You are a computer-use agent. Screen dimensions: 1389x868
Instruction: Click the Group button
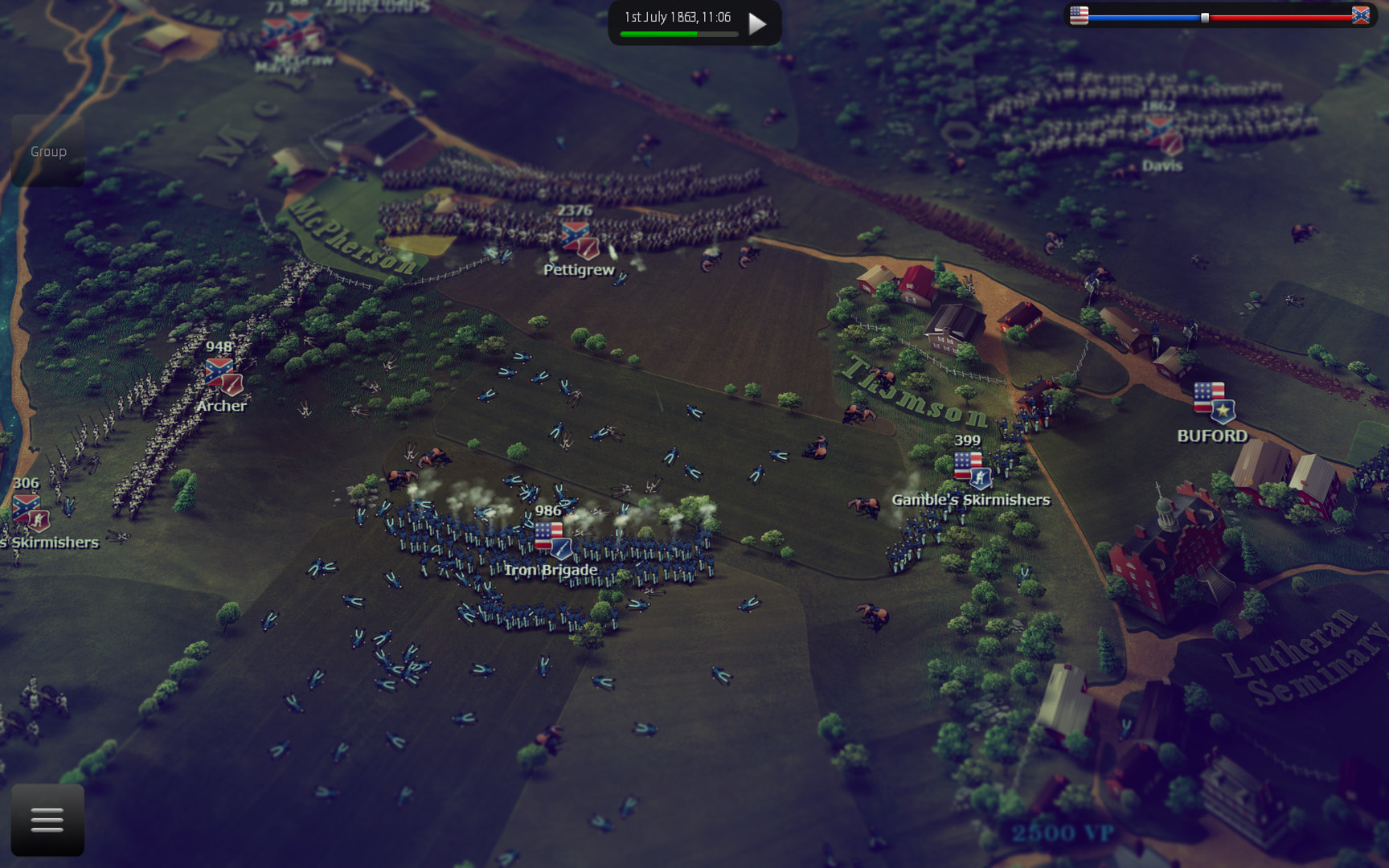(x=47, y=151)
